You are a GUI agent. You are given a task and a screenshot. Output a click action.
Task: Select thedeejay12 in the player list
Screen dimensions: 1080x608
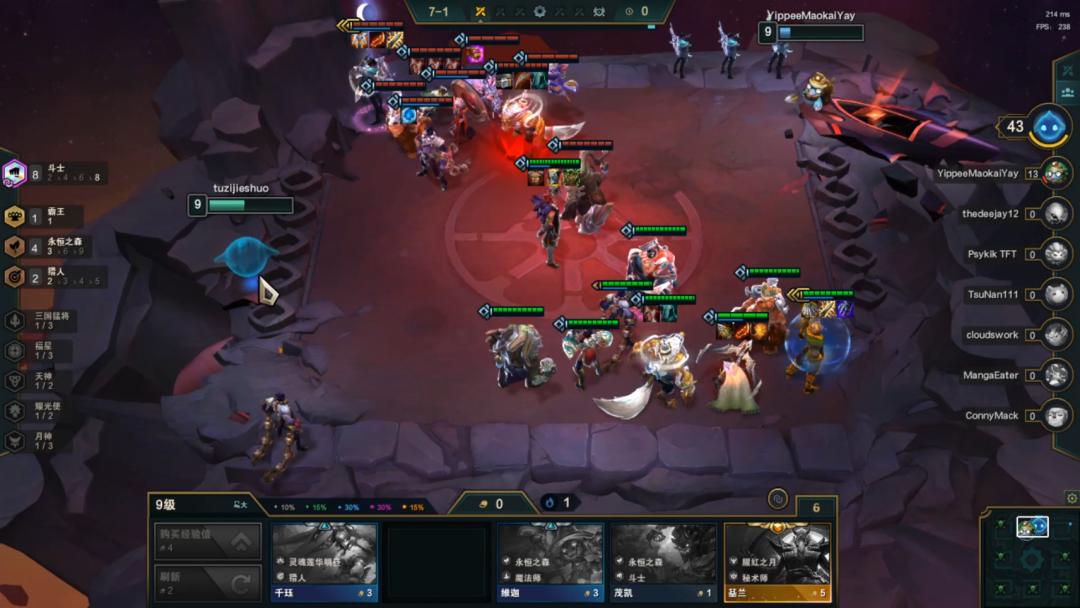[x=1056, y=213]
